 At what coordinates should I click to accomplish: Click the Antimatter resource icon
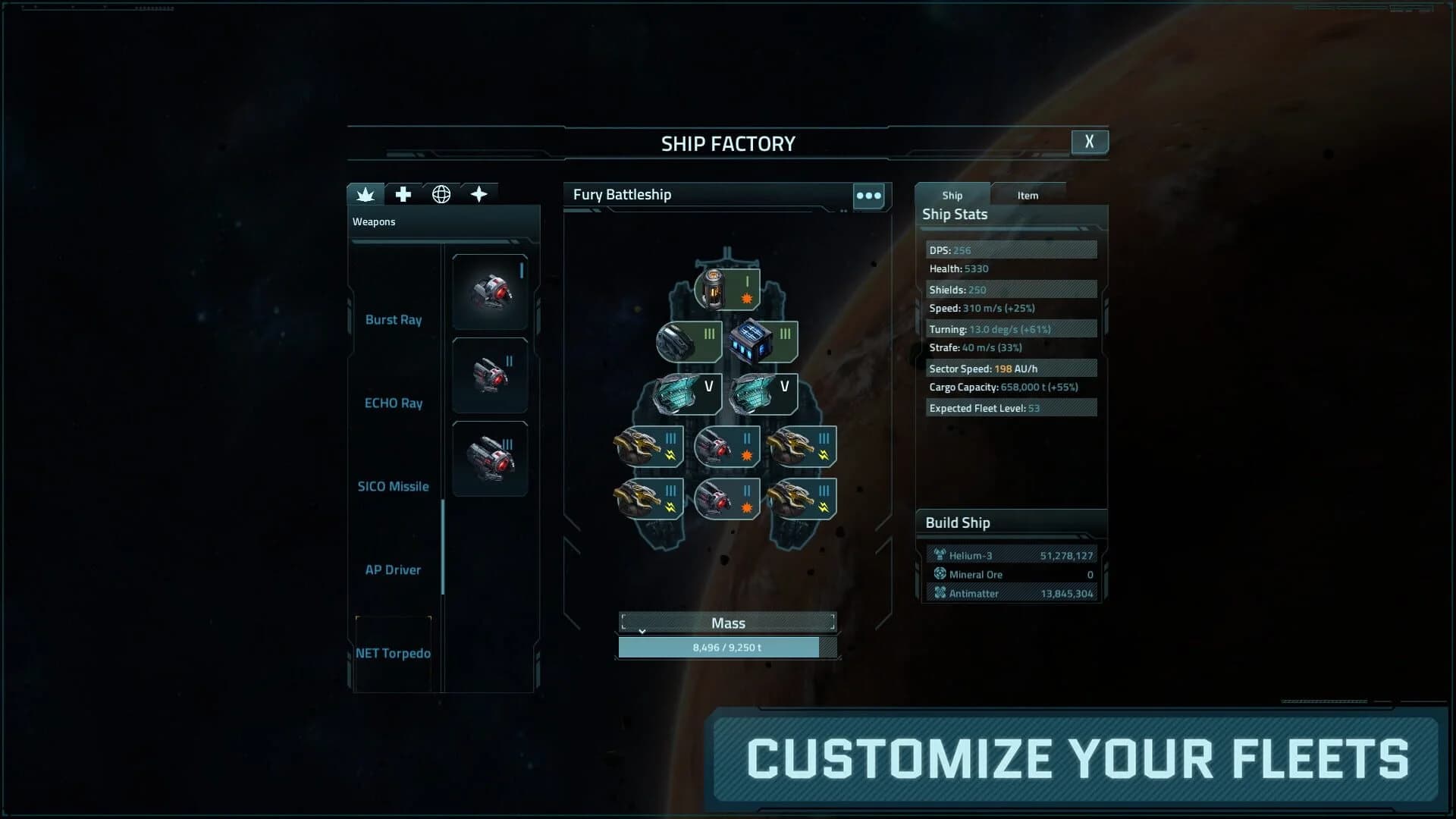[939, 593]
